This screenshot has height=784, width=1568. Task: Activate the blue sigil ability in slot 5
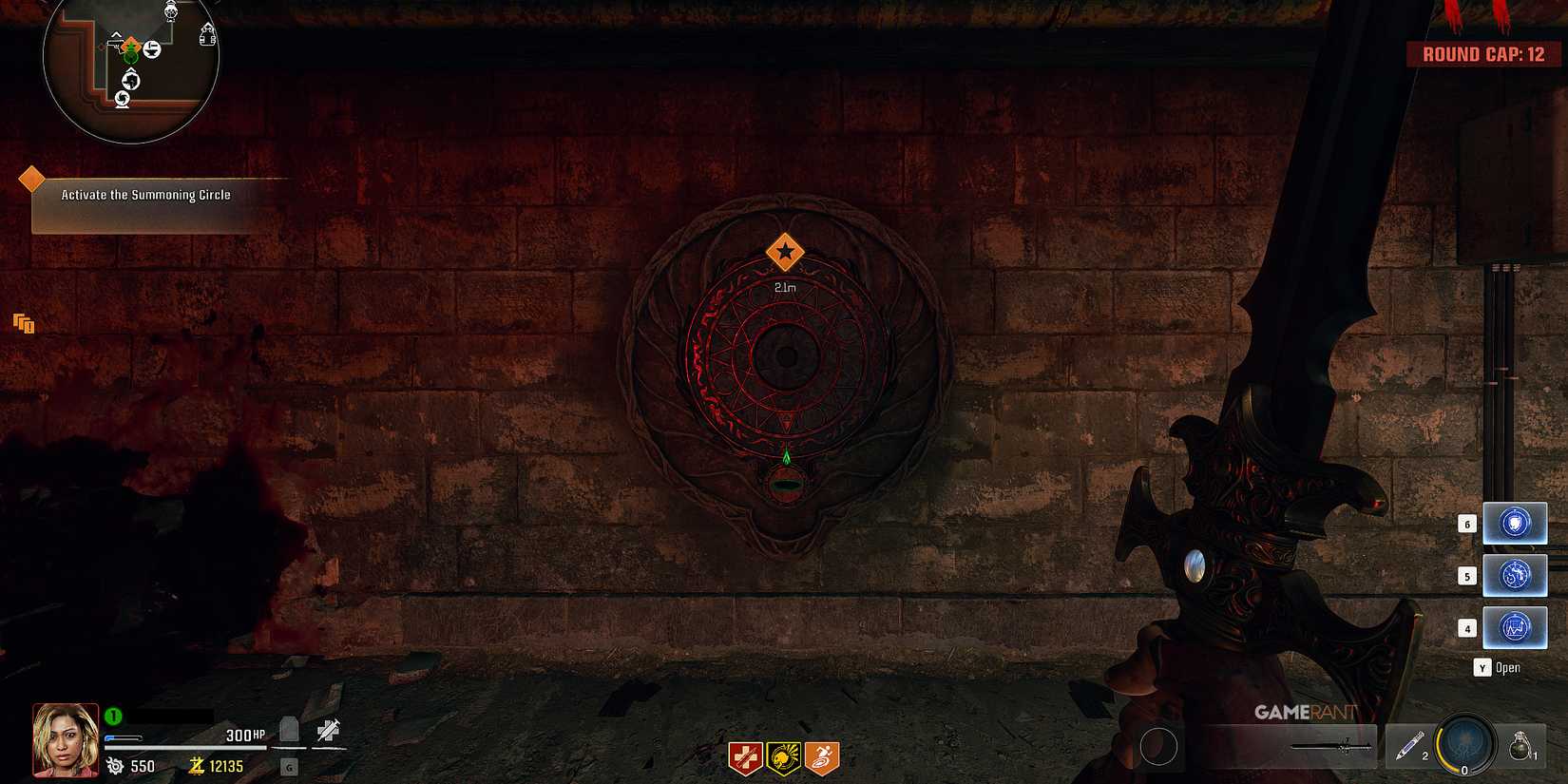point(1515,574)
